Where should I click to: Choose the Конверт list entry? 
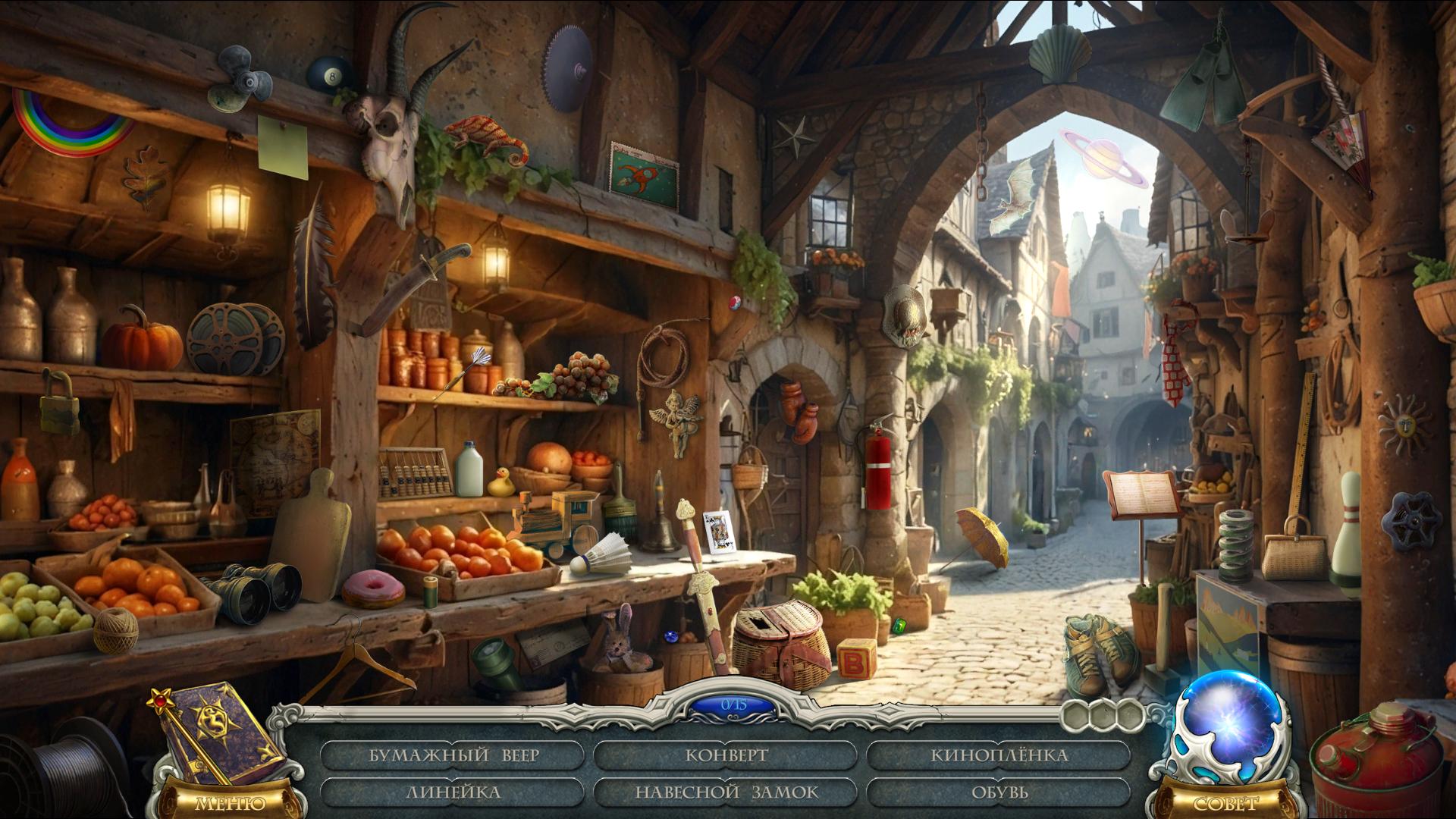726,755
